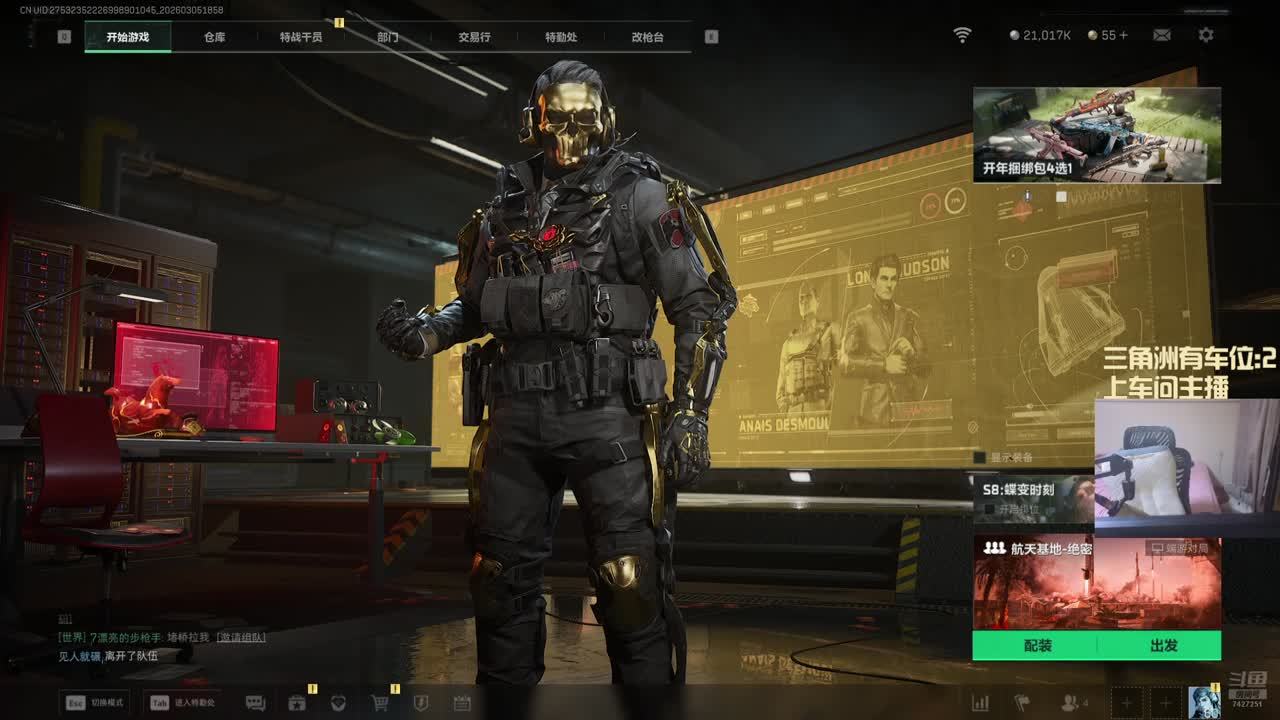Image resolution: width=1280 pixels, height=720 pixels.
Task: Click the green 出发 depart button
Action: [1163, 646]
